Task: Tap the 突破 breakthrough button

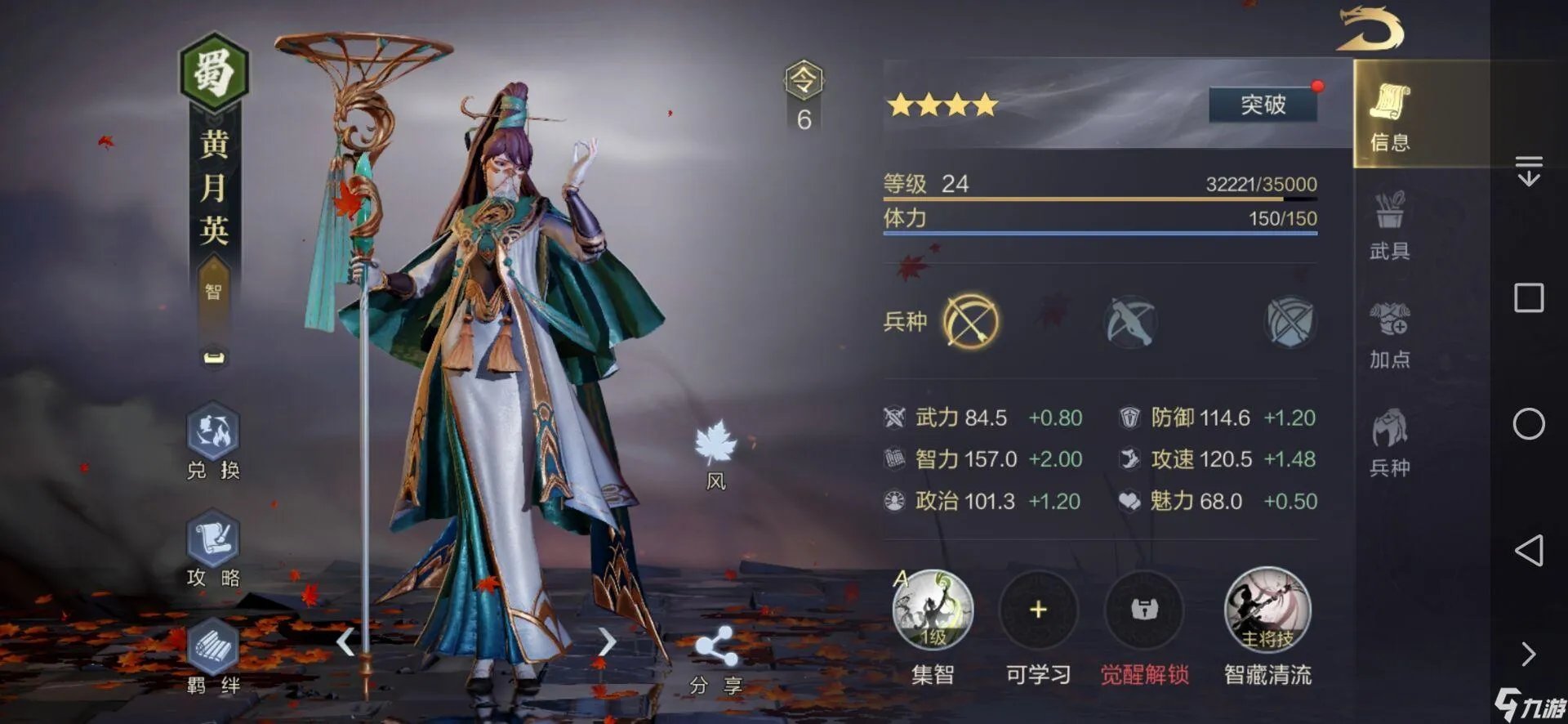Action: tap(1263, 105)
